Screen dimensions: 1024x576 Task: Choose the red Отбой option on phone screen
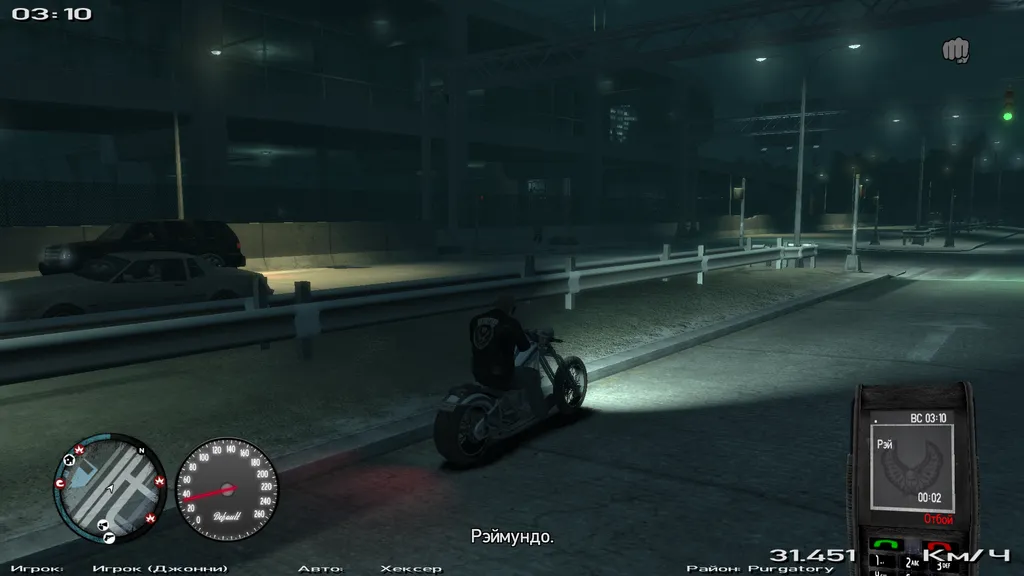click(937, 519)
